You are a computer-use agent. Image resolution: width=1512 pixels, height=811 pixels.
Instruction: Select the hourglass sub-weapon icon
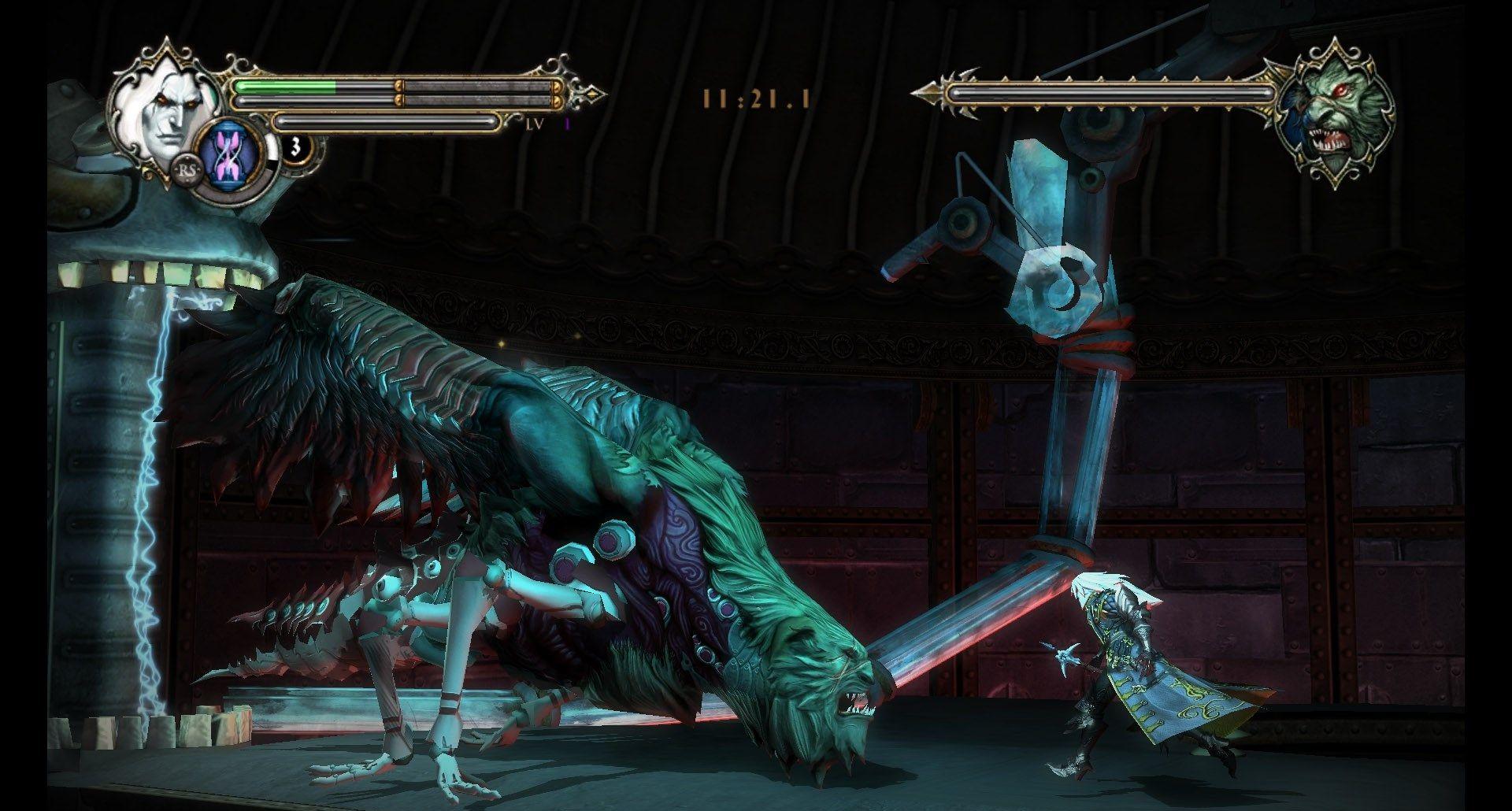(x=226, y=154)
